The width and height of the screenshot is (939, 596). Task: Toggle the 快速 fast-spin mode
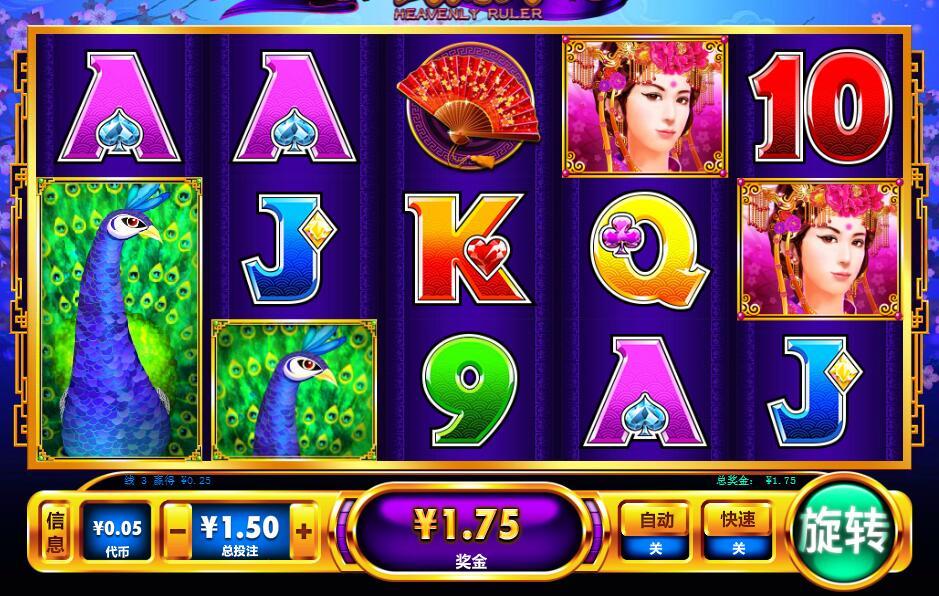[x=738, y=531]
